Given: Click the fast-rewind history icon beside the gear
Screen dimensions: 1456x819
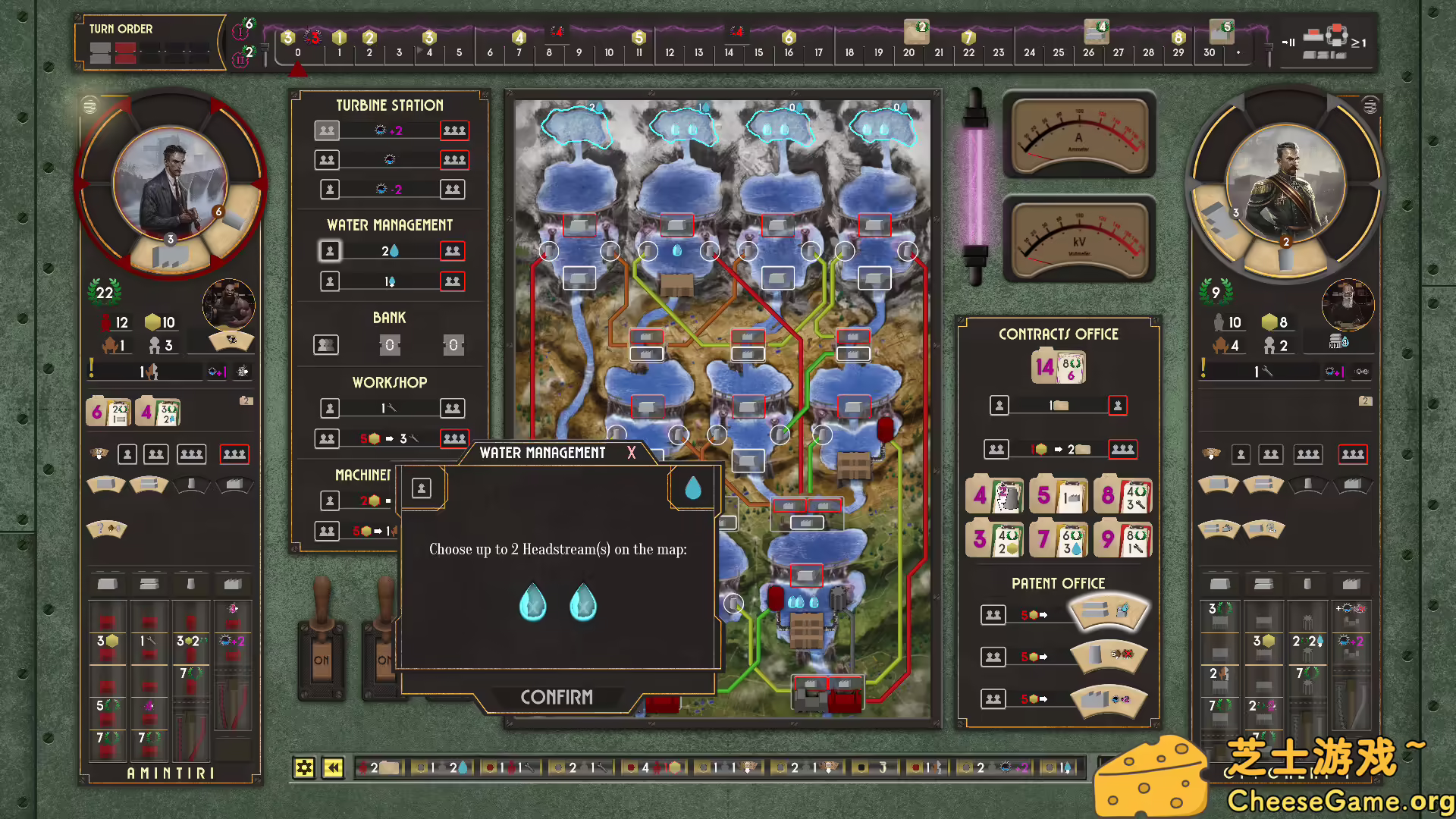Looking at the screenshot, I should tap(333, 767).
